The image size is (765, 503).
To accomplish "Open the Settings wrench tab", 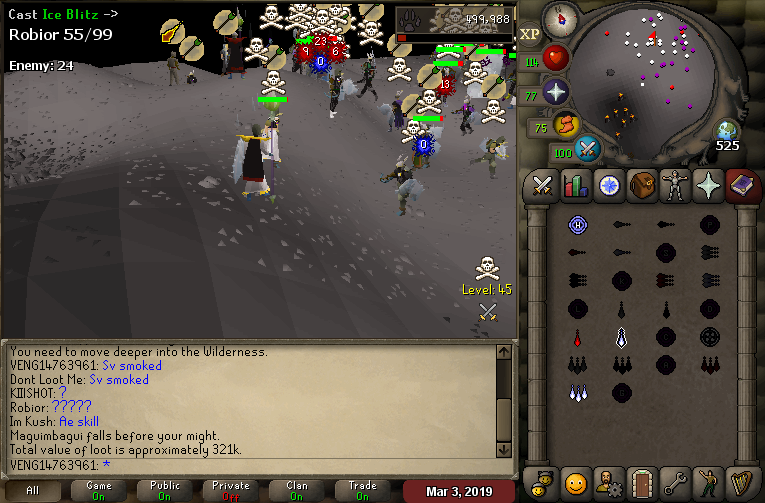I will (x=675, y=482).
